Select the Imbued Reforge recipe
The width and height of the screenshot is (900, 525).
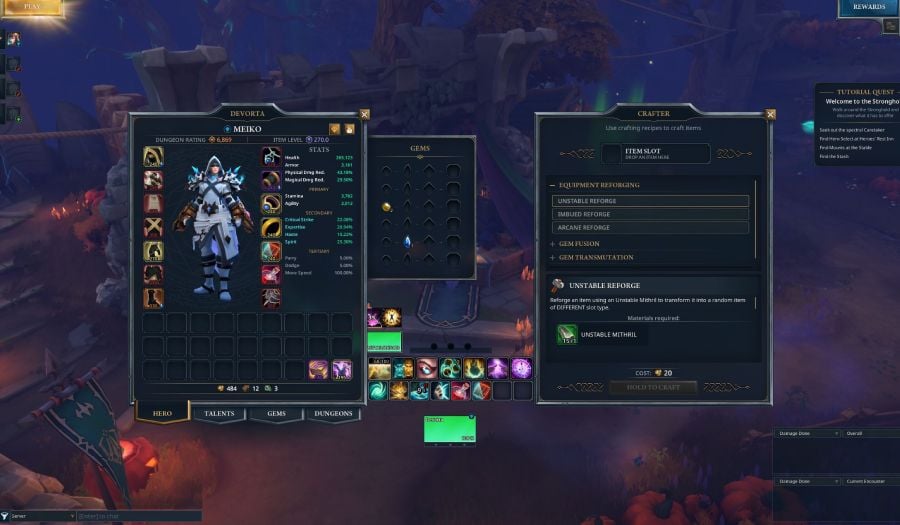[x=650, y=214]
